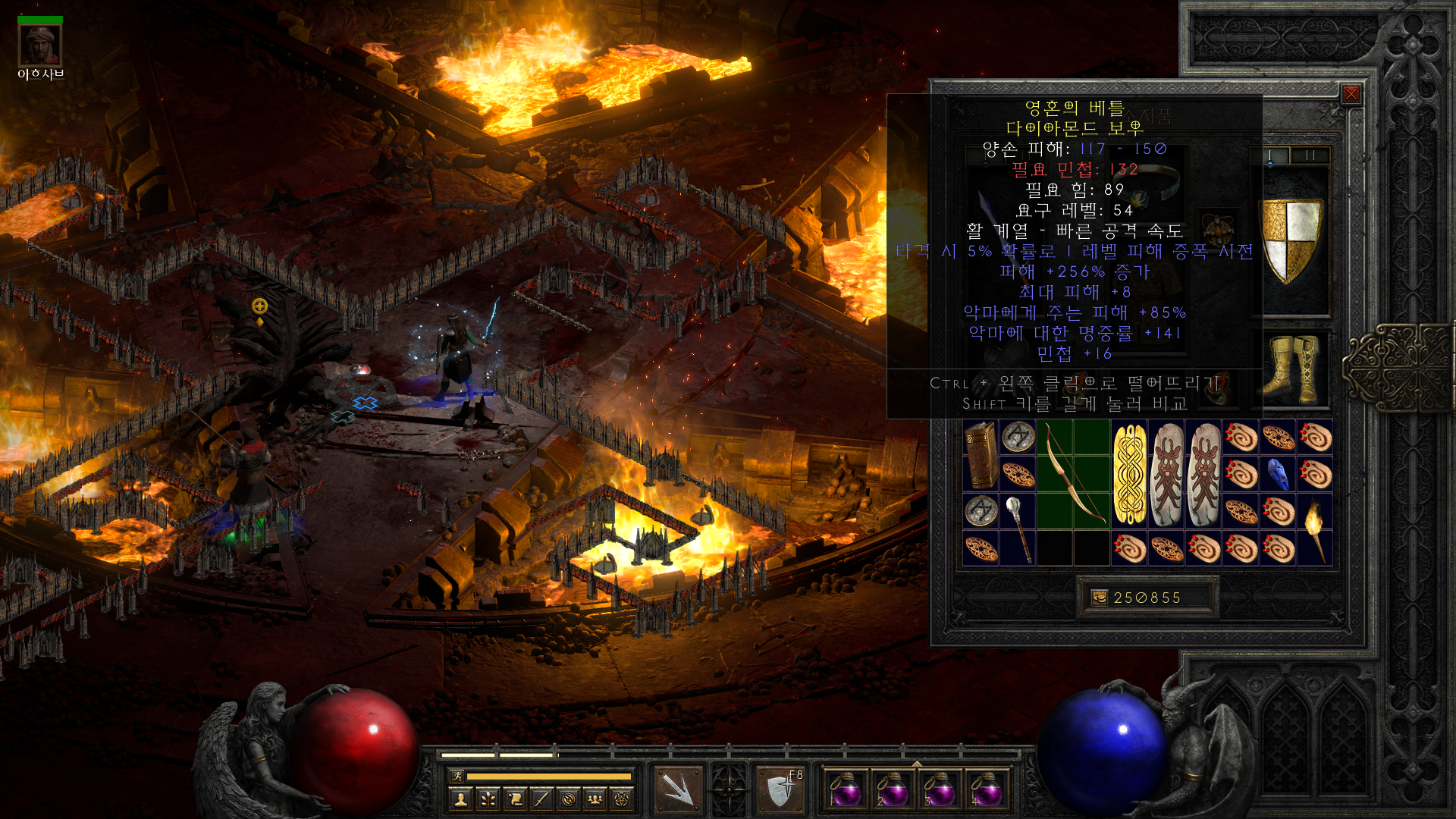Viewport: 1456px width, 819px height.
Task: Click the bow in the inventory grid
Action: coord(1073,474)
